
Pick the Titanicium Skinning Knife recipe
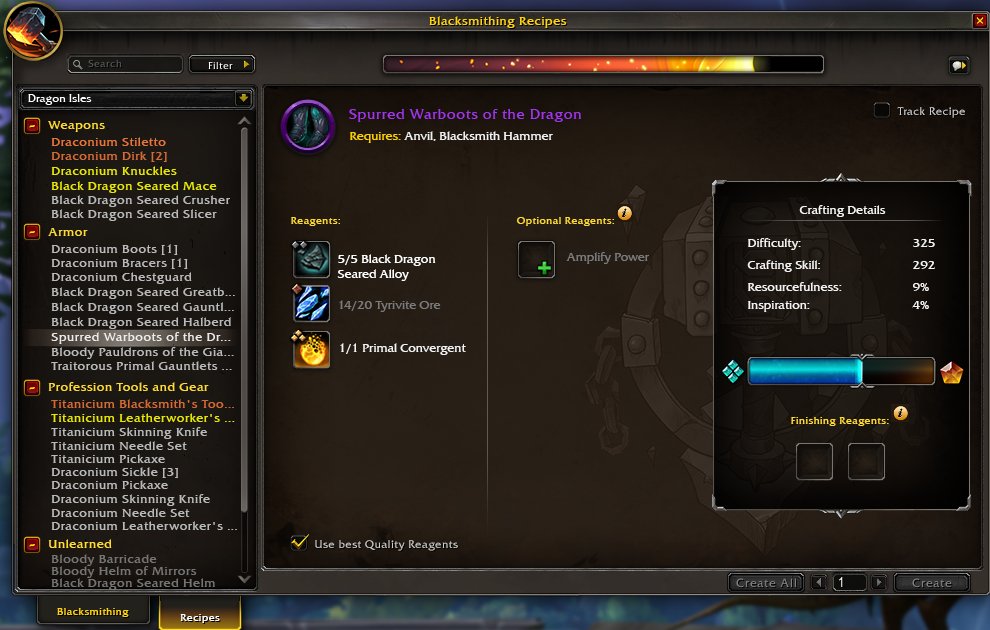(x=129, y=432)
